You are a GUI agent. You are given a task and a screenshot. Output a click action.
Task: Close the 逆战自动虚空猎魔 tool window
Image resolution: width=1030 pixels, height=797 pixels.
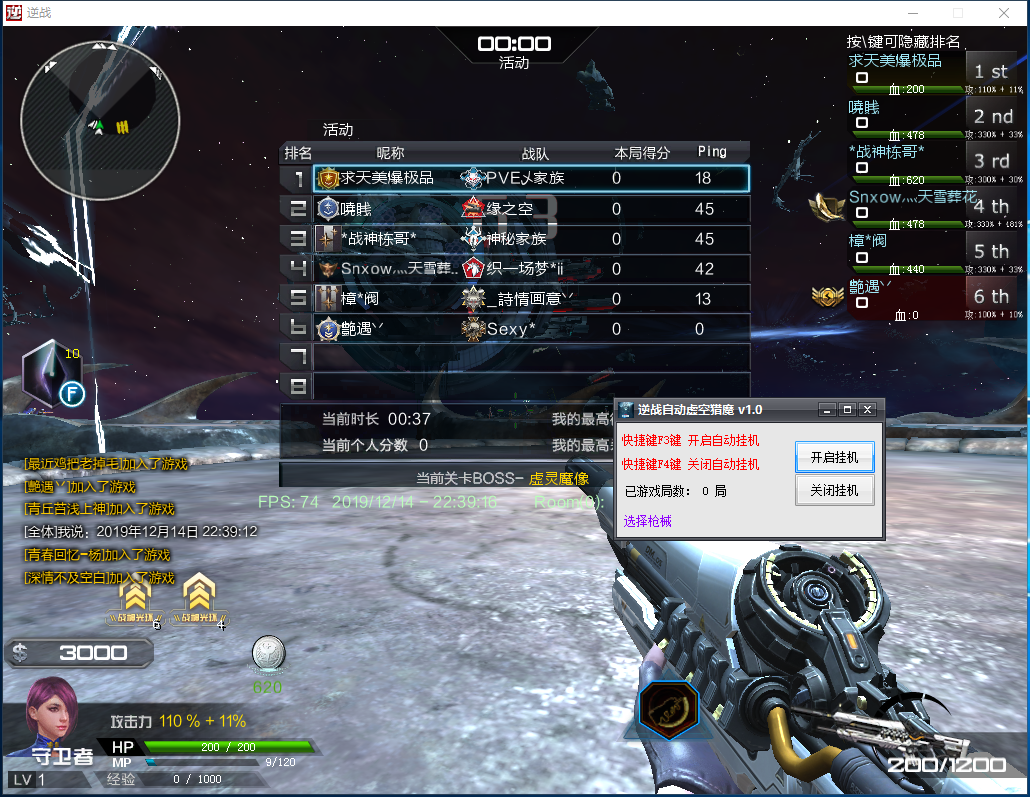[x=867, y=410]
